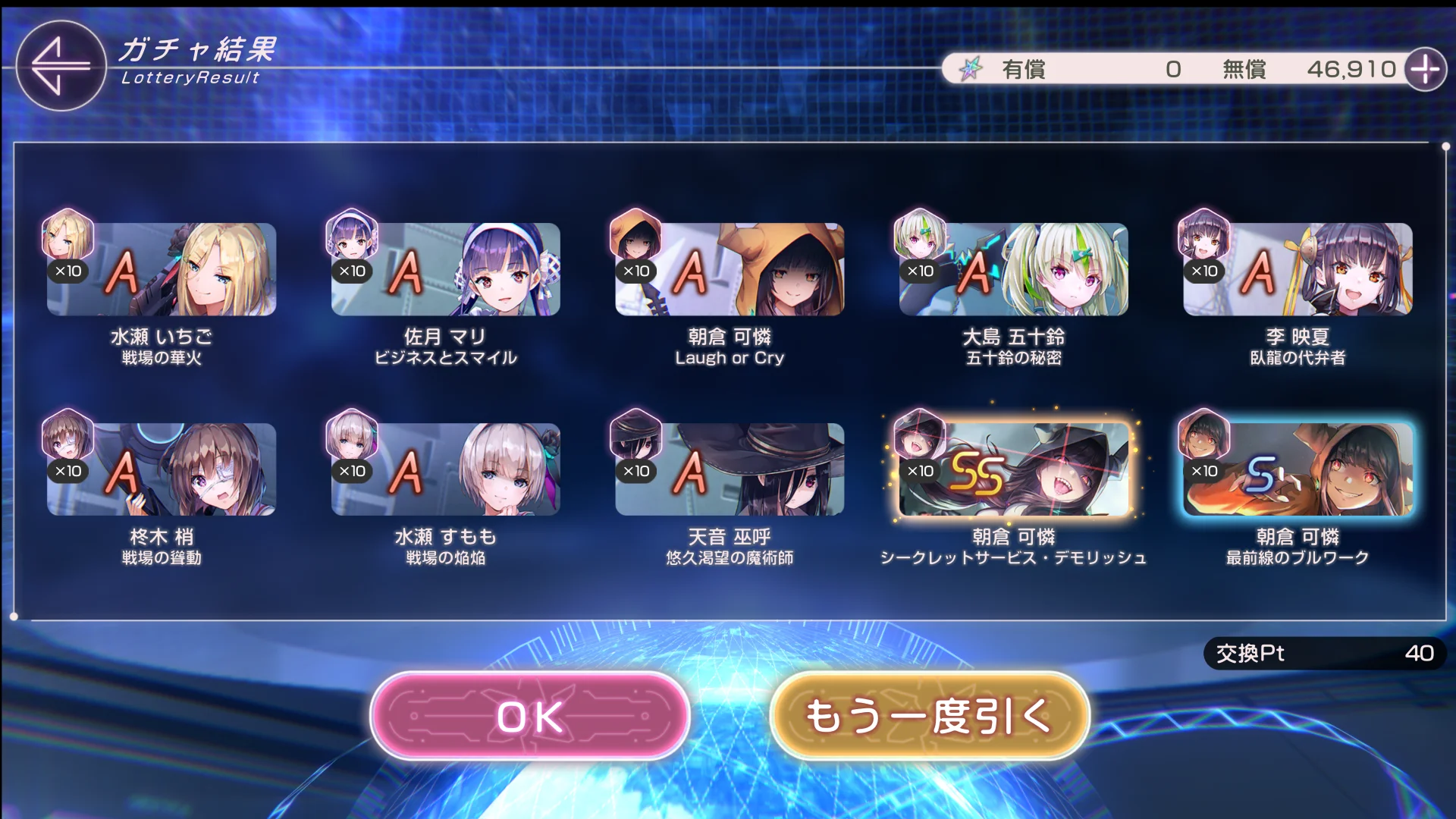Select the 柊木 梢 card
This screenshot has height=819, width=1456.
pyautogui.click(x=162, y=469)
